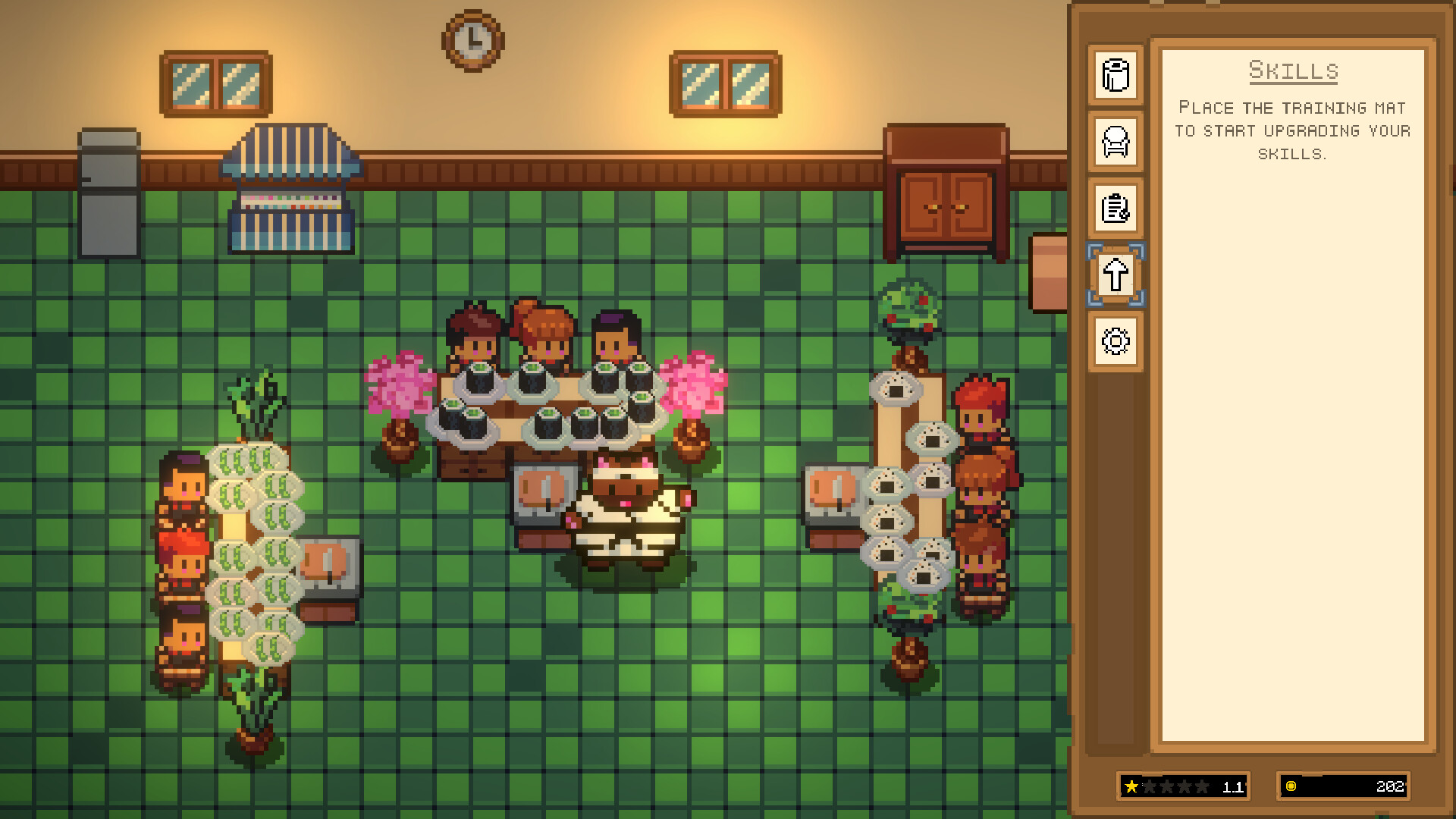Open the settings gear icon
Image resolution: width=1456 pixels, height=819 pixels.
coord(1114,343)
